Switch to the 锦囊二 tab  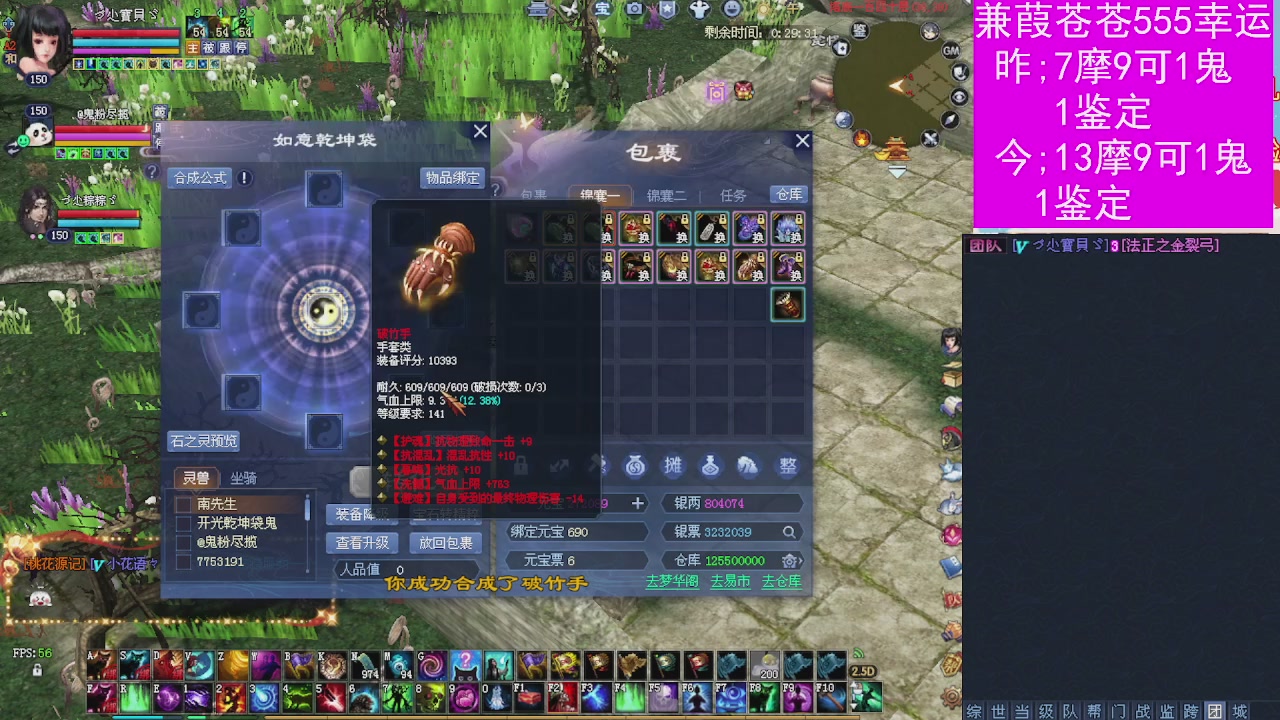(668, 195)
